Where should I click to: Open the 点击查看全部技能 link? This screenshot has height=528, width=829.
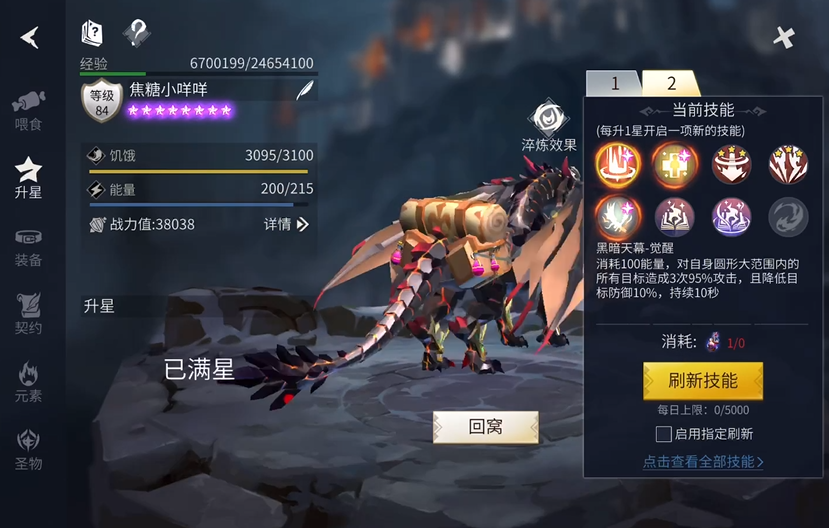[702, 462]
